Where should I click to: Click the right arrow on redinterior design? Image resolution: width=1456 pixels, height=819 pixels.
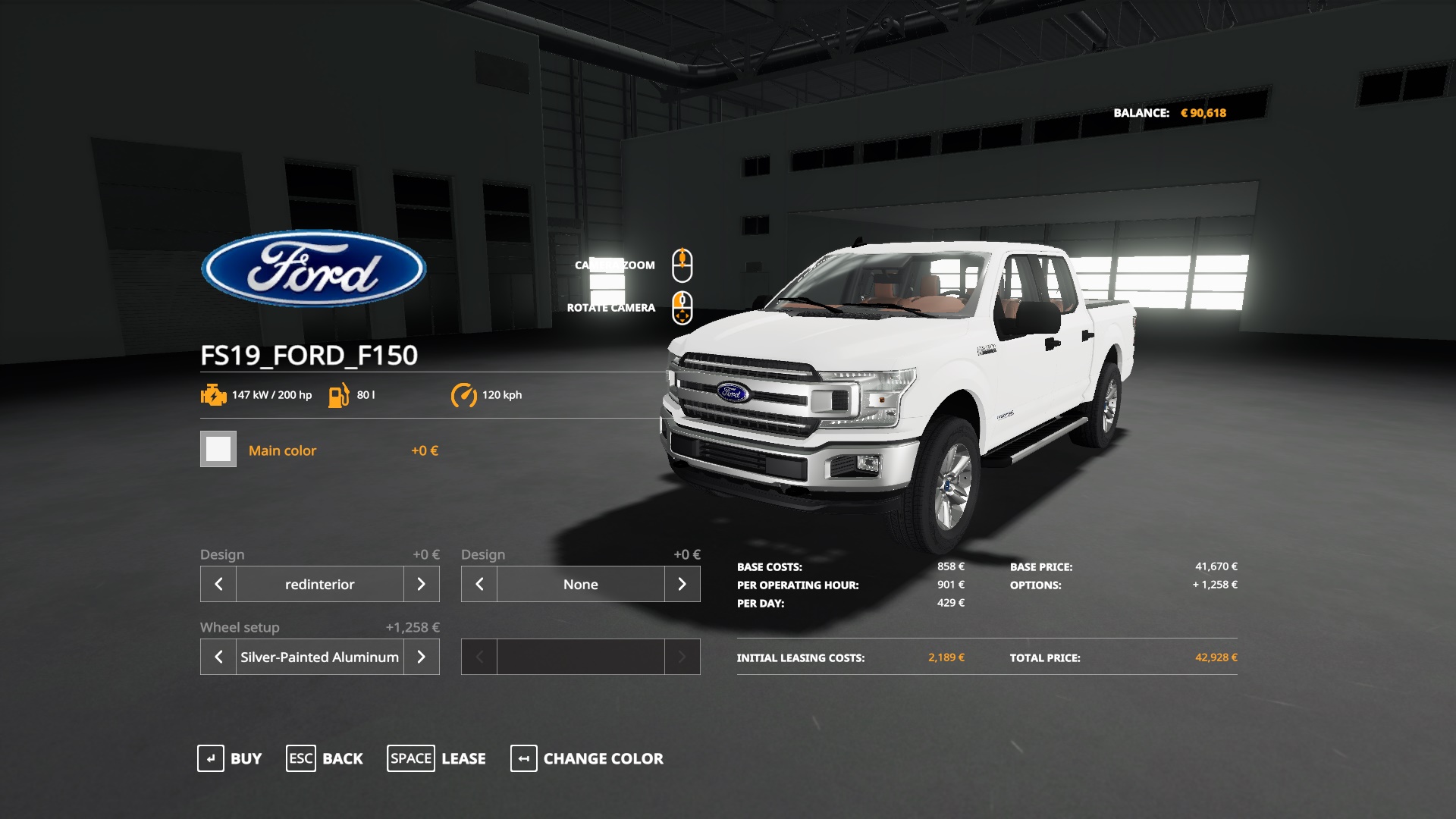click(422, 584)
